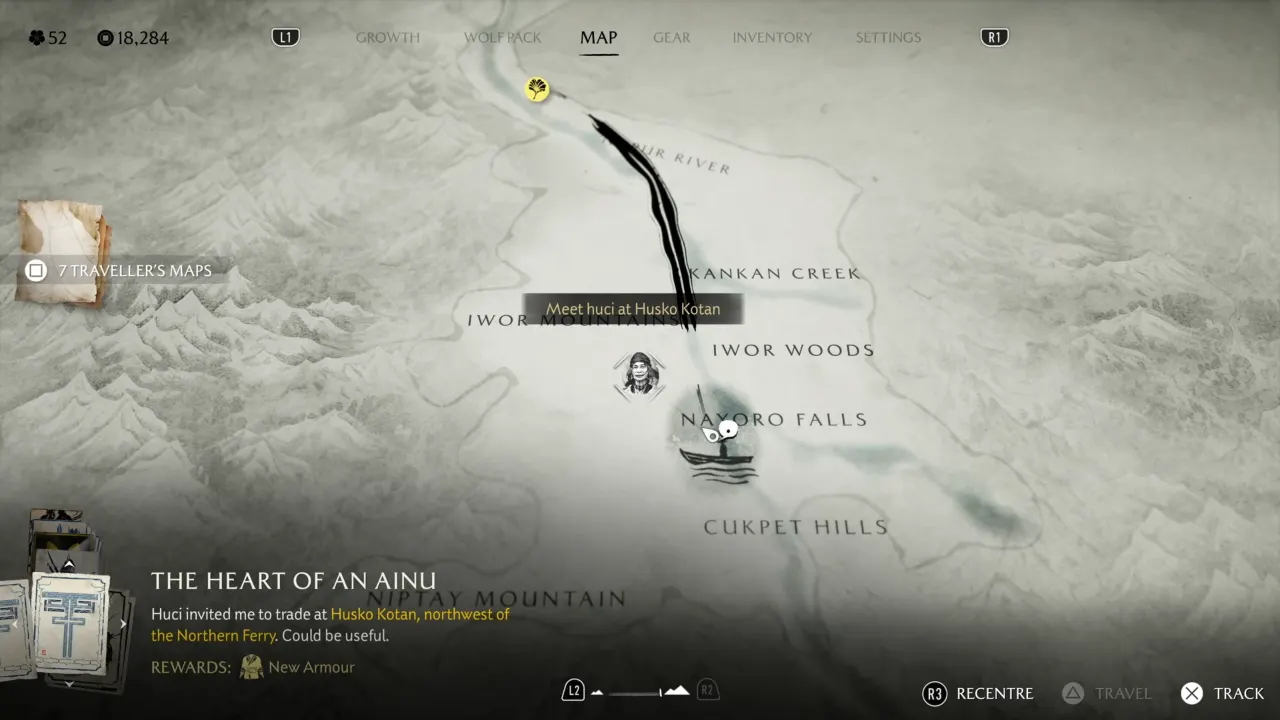Click the R1 shoulder button icon
This screenshot has height=720, width=1280.
click(994, 36)
